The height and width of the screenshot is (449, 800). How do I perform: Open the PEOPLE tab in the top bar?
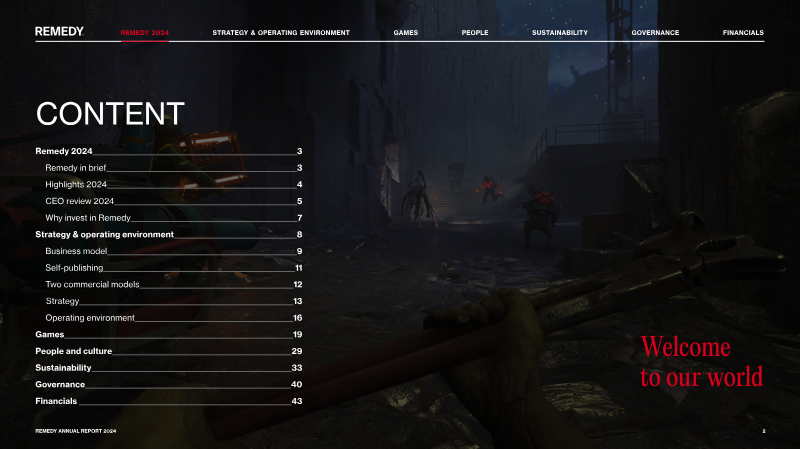tap(475, 33)
